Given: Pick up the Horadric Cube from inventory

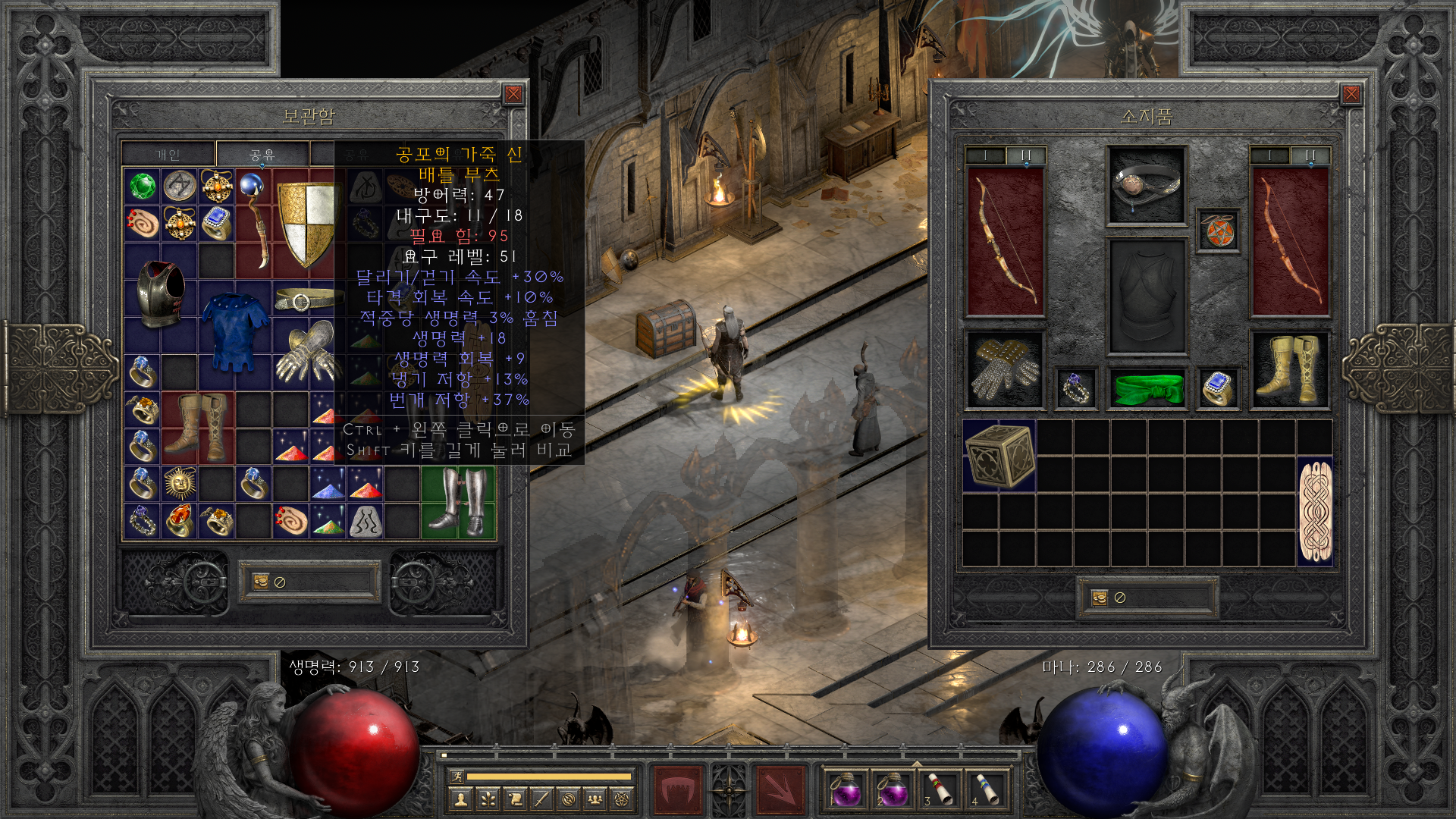Looking at the screenshot, I should (x=999, y=455).
